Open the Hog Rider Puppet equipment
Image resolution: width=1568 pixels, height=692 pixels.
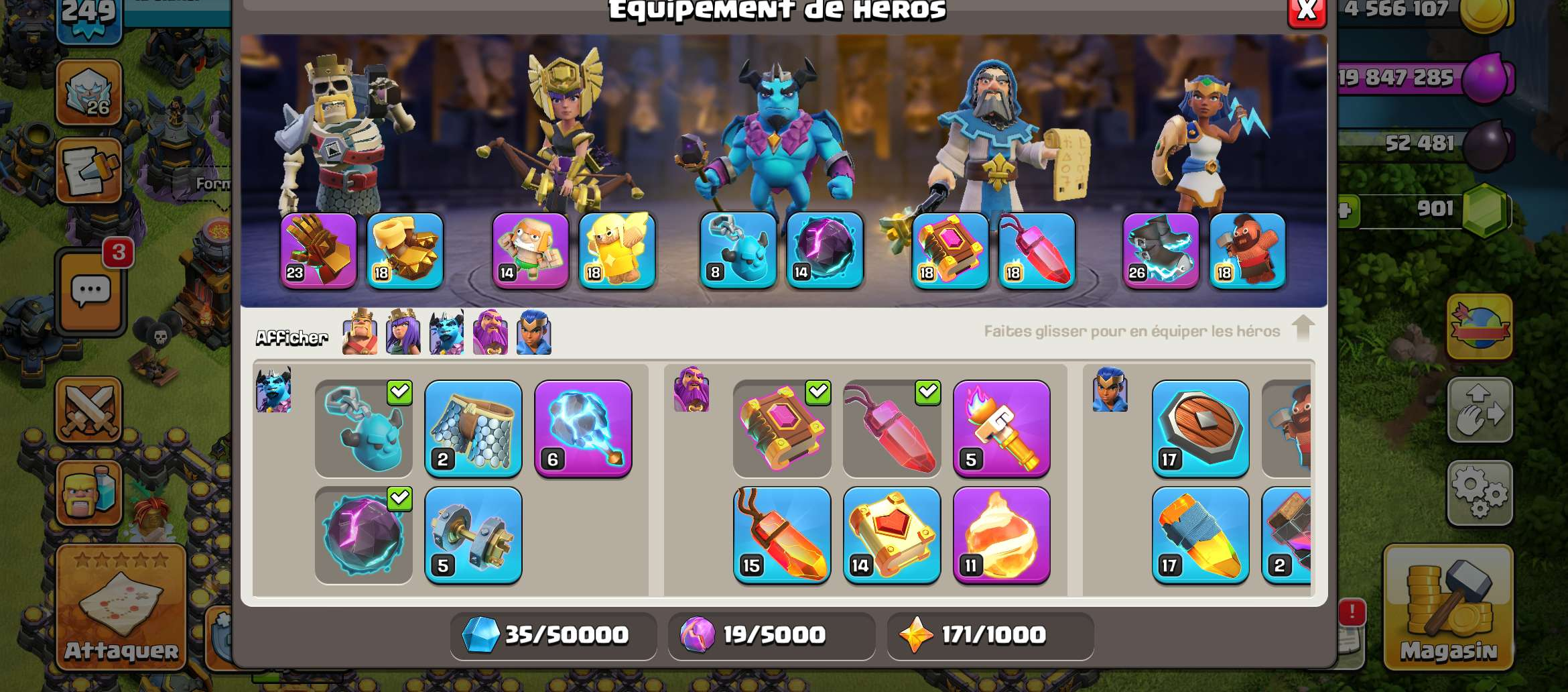(x=1248, y=251)
